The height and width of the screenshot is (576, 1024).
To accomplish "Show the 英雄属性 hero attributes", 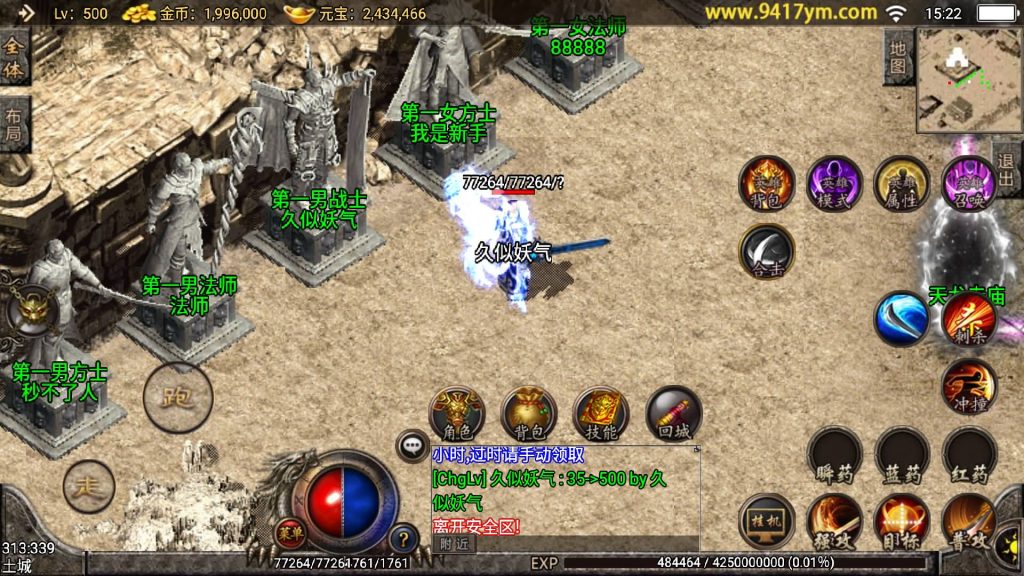I will [902, 184].
